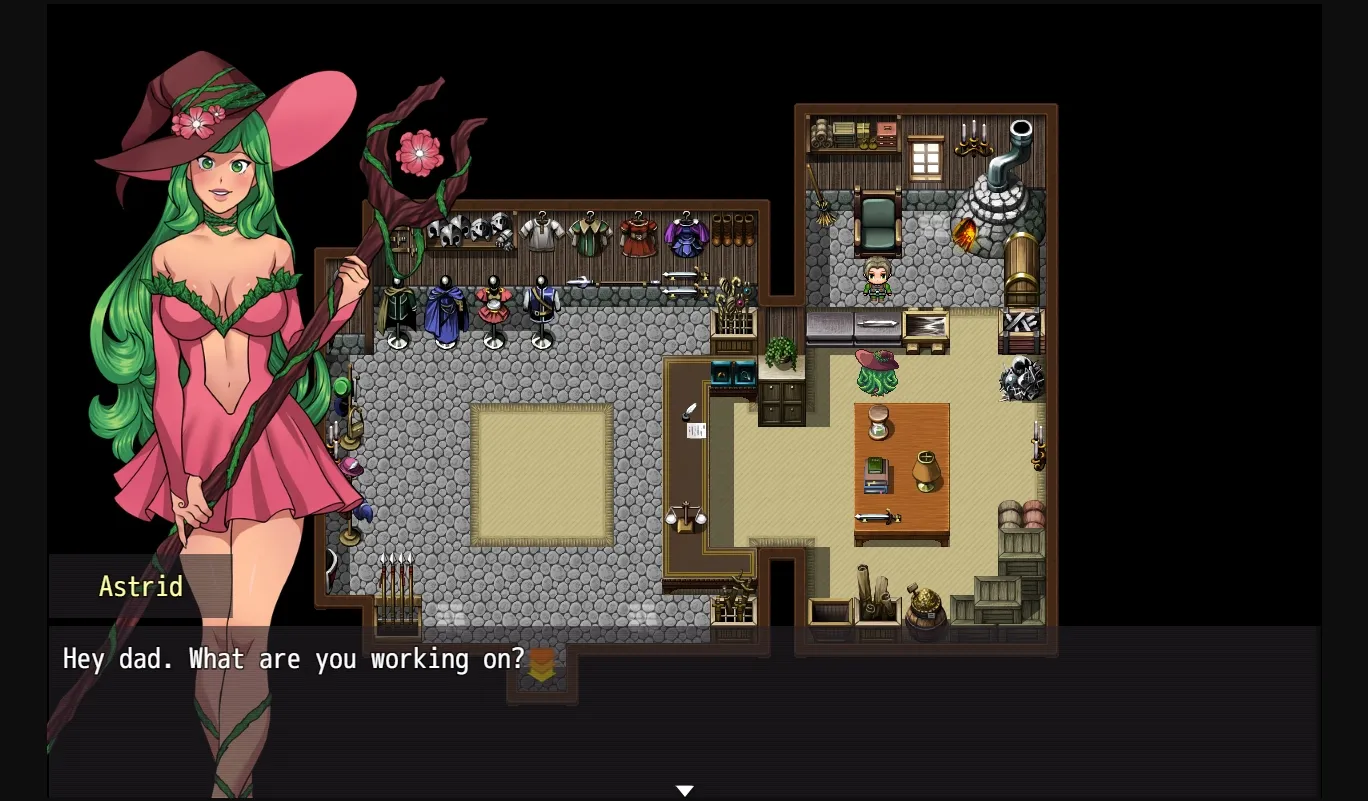Select the Astrid name plate

coord(140,587)
